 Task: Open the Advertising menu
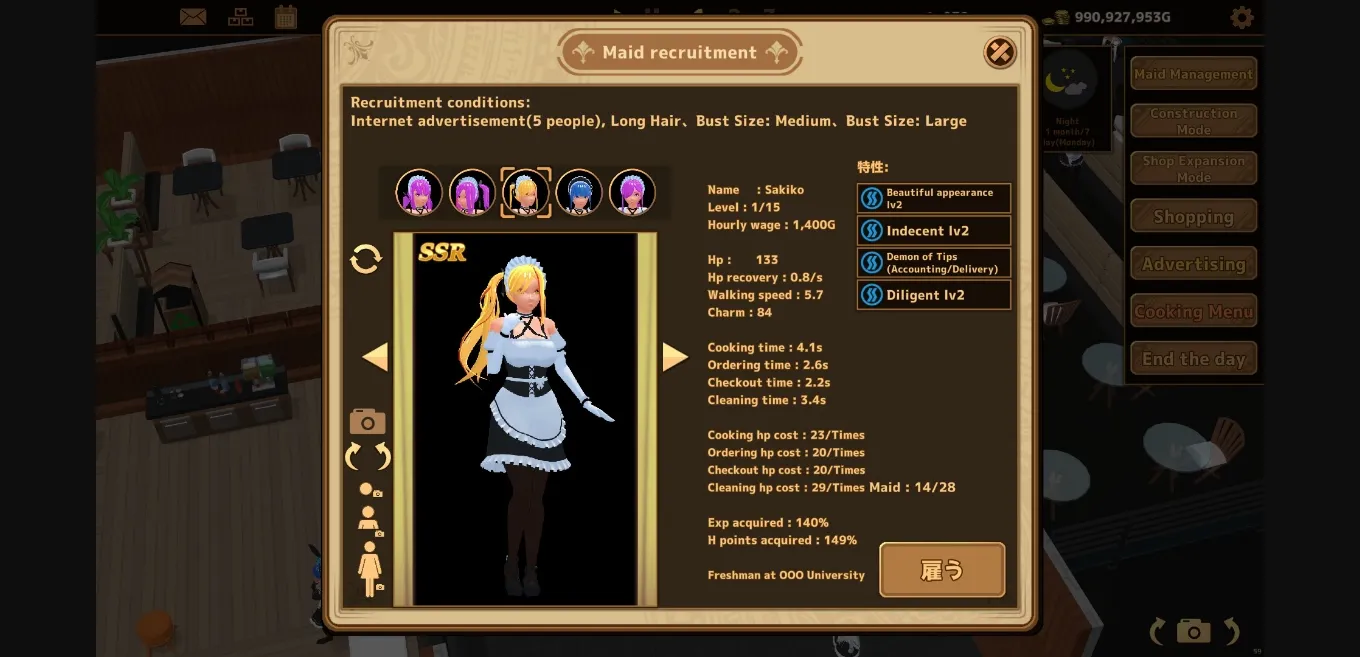(1193, 264)
